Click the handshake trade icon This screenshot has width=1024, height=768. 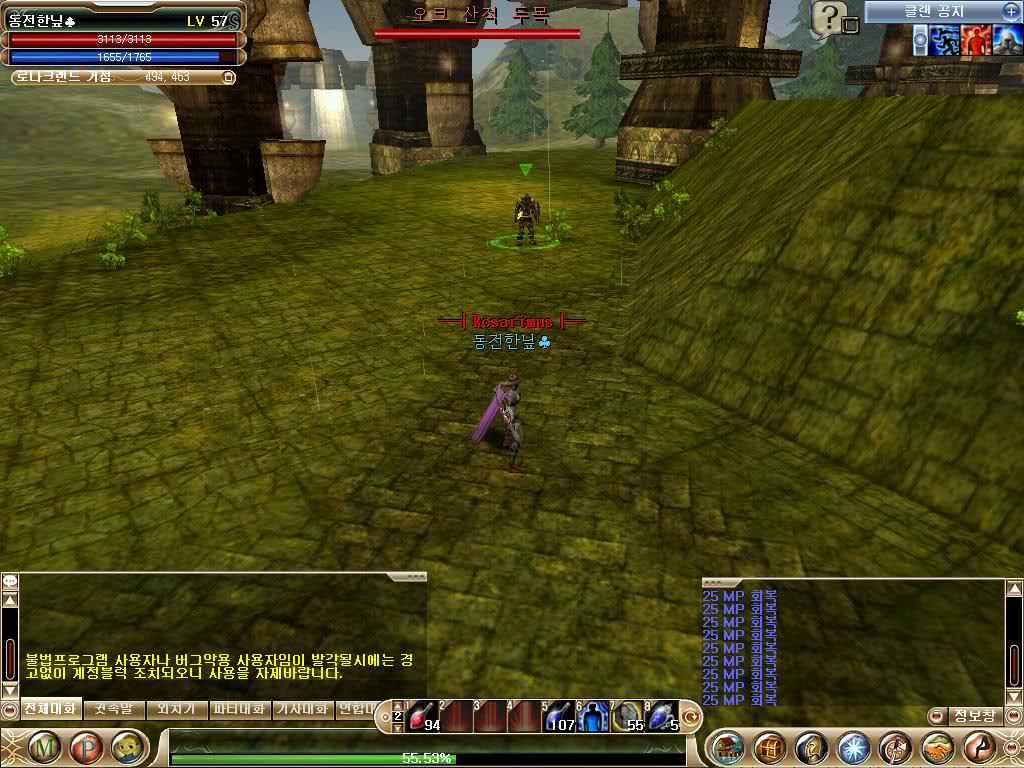click(937, 747)
